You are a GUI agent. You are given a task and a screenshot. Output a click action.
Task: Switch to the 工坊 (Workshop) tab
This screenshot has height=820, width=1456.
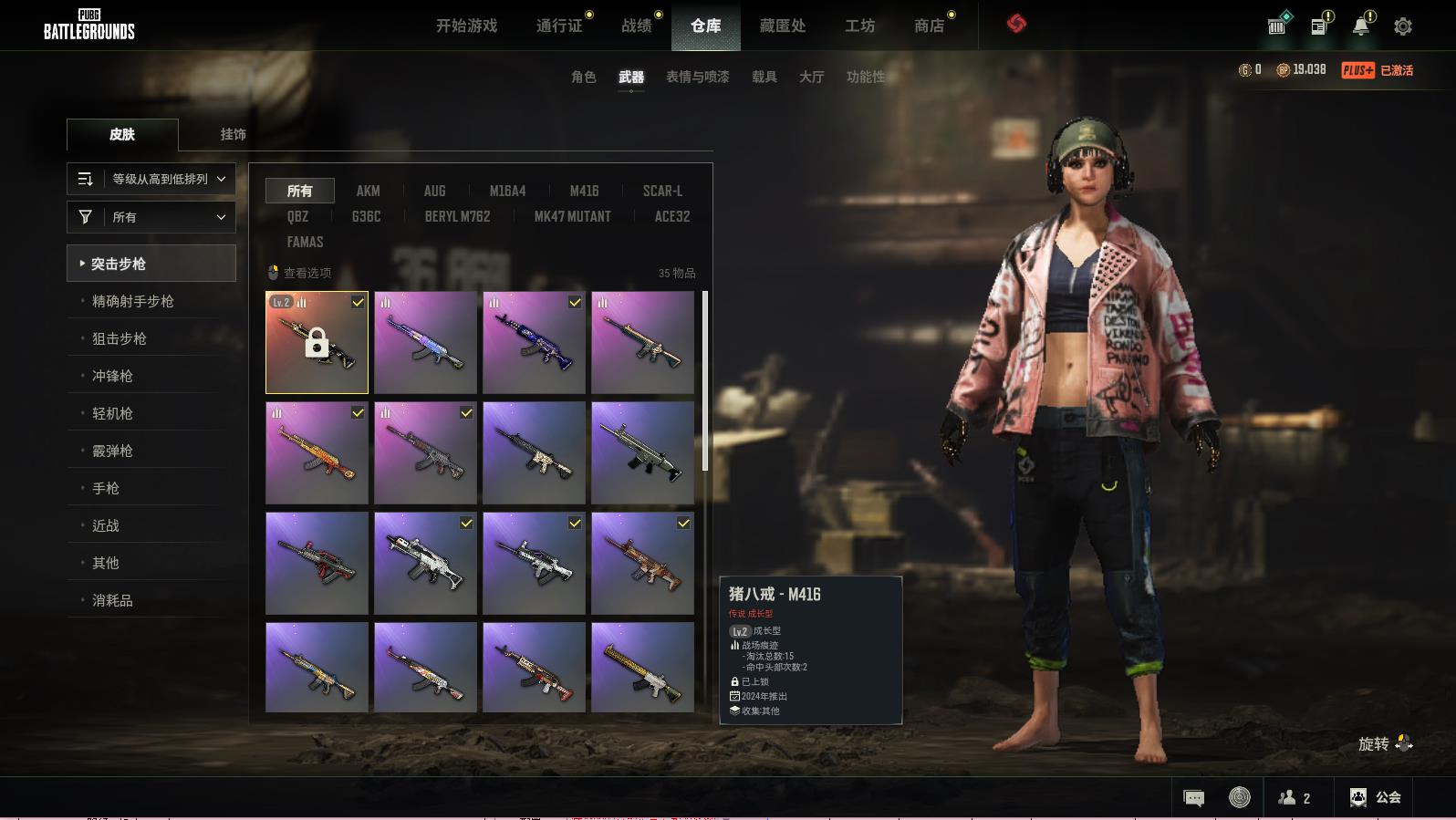859,26
